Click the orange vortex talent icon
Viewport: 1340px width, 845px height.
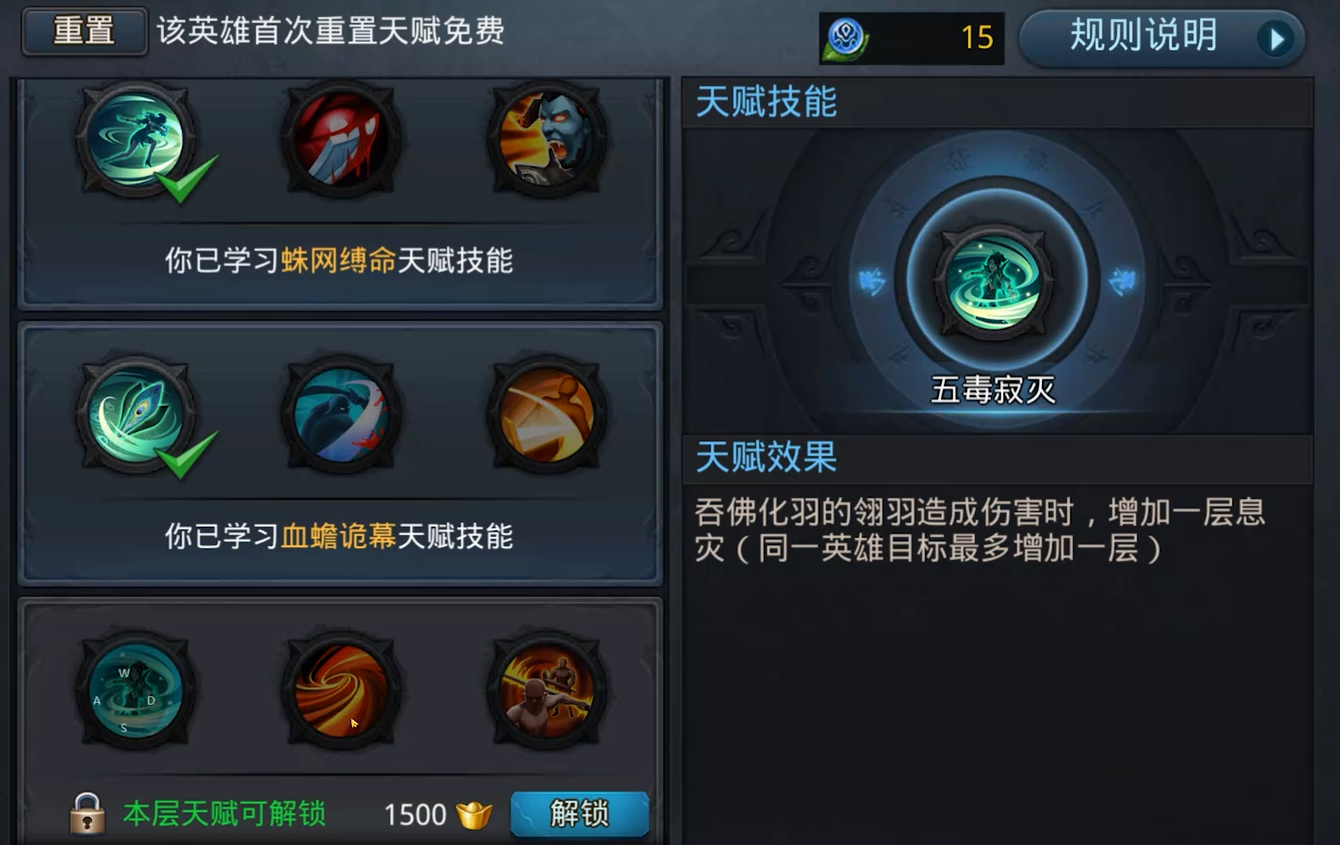point(342,690)
